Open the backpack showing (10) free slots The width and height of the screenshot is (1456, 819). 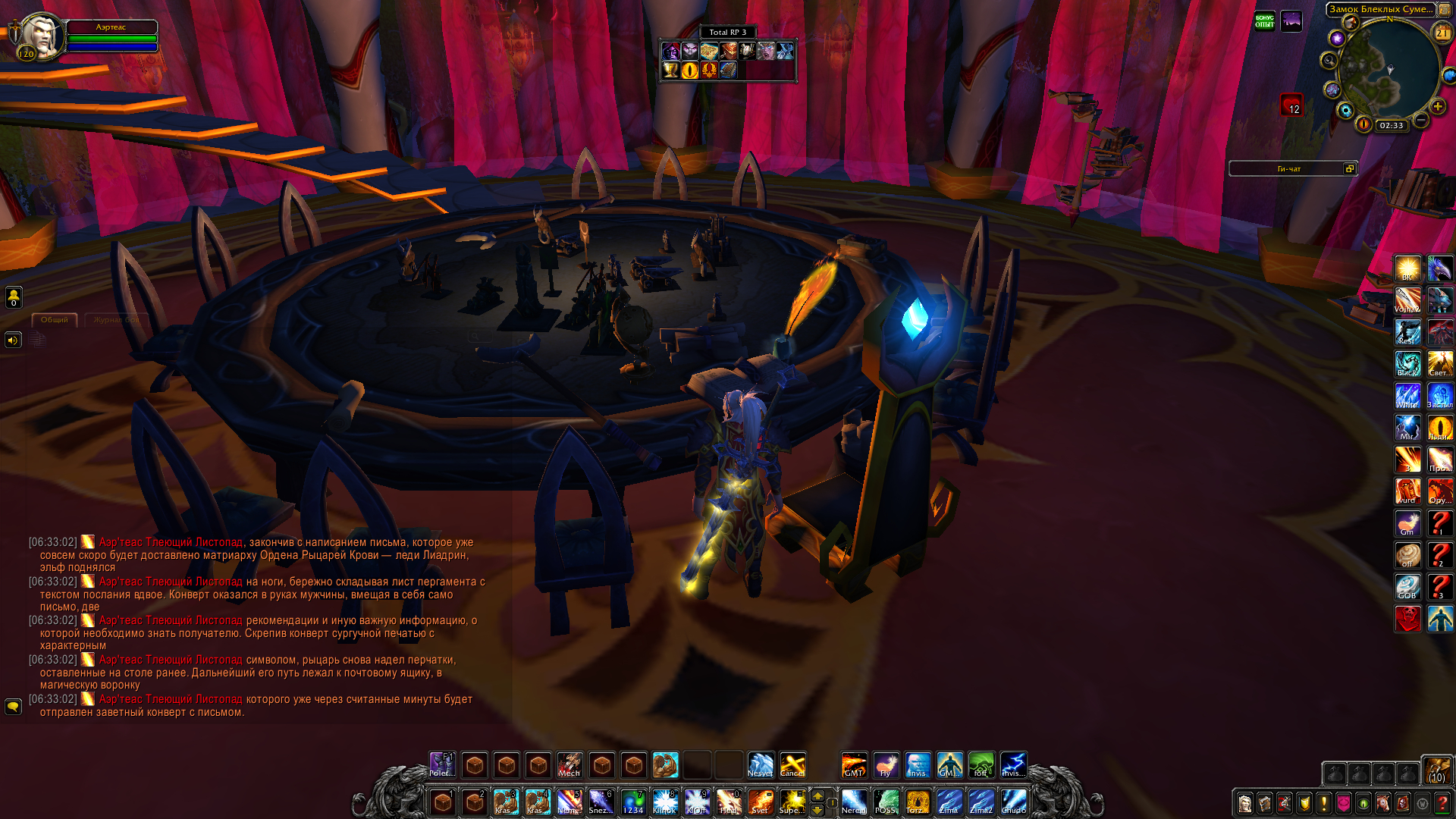(1436, 769)
